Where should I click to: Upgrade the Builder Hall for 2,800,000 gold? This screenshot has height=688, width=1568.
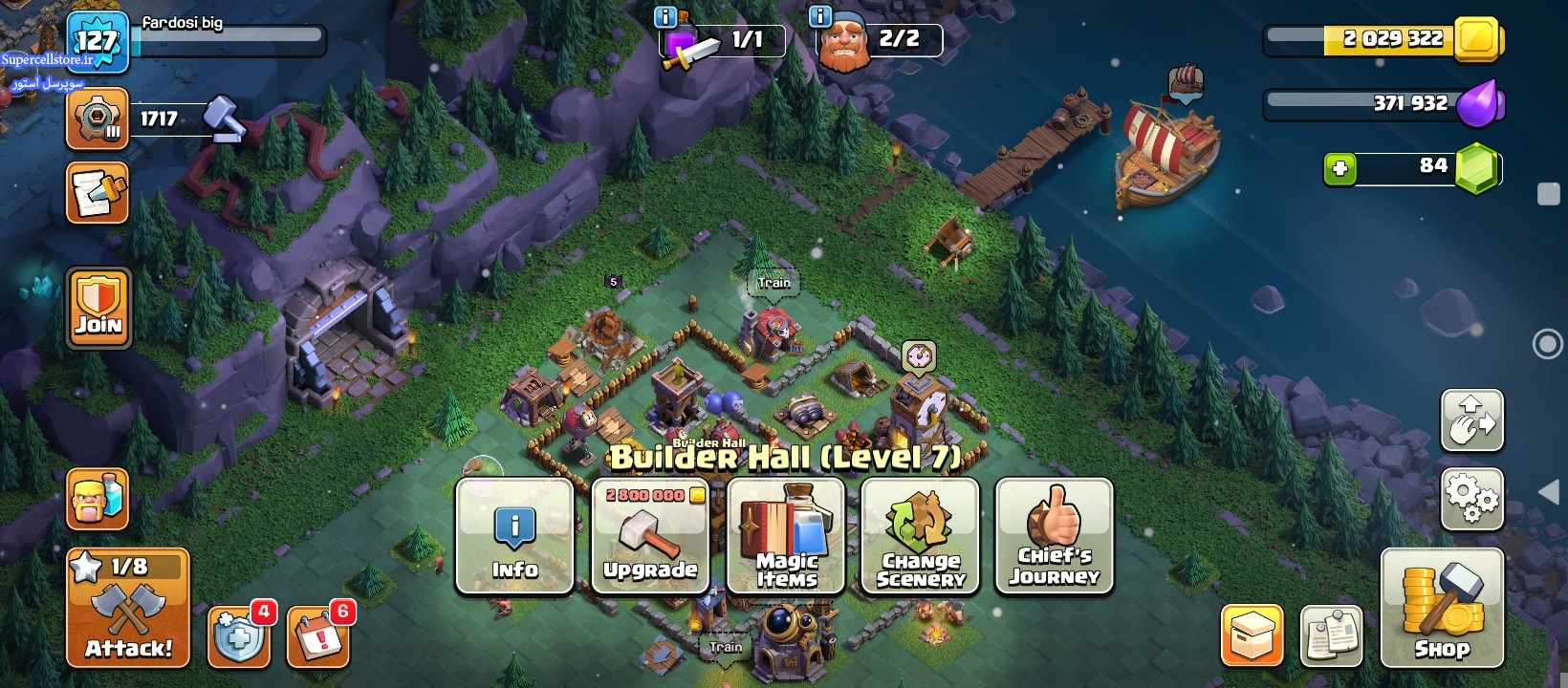650,536
